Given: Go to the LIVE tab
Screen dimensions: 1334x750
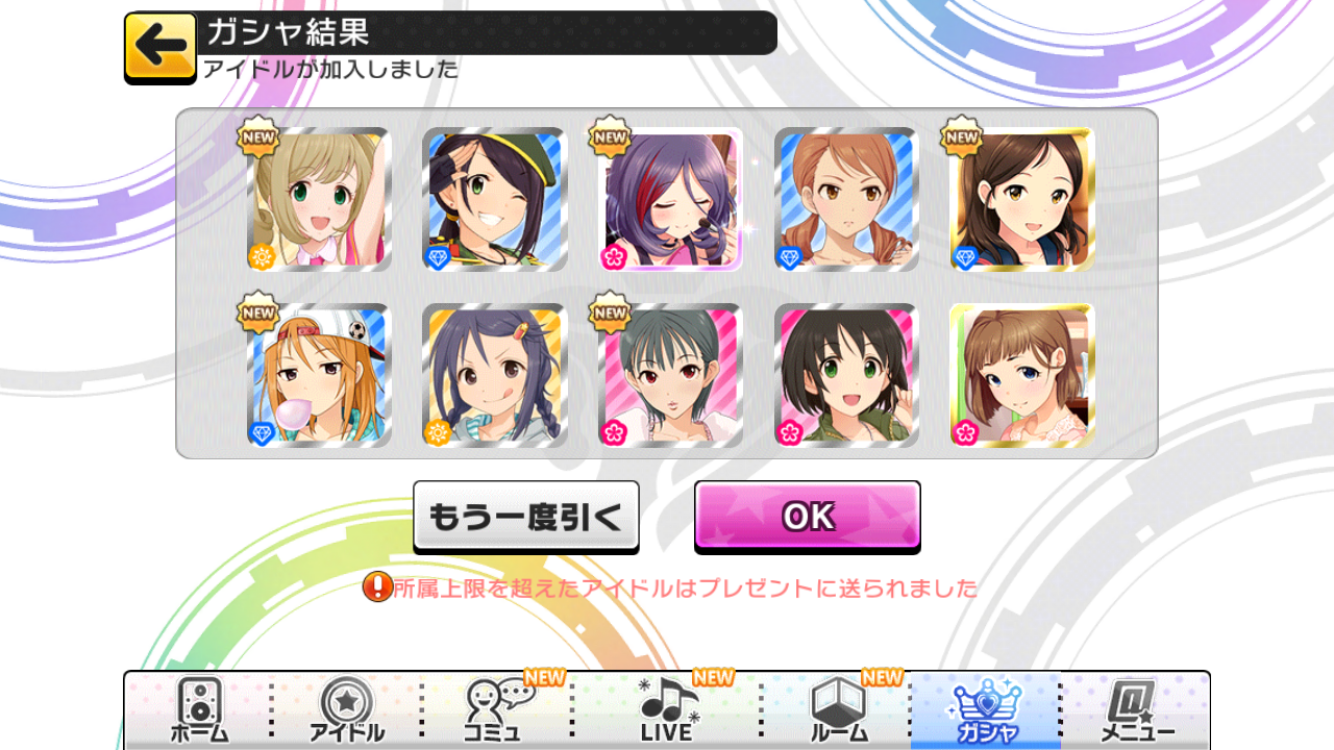Looking at the screenshot, I should point(667,710).
